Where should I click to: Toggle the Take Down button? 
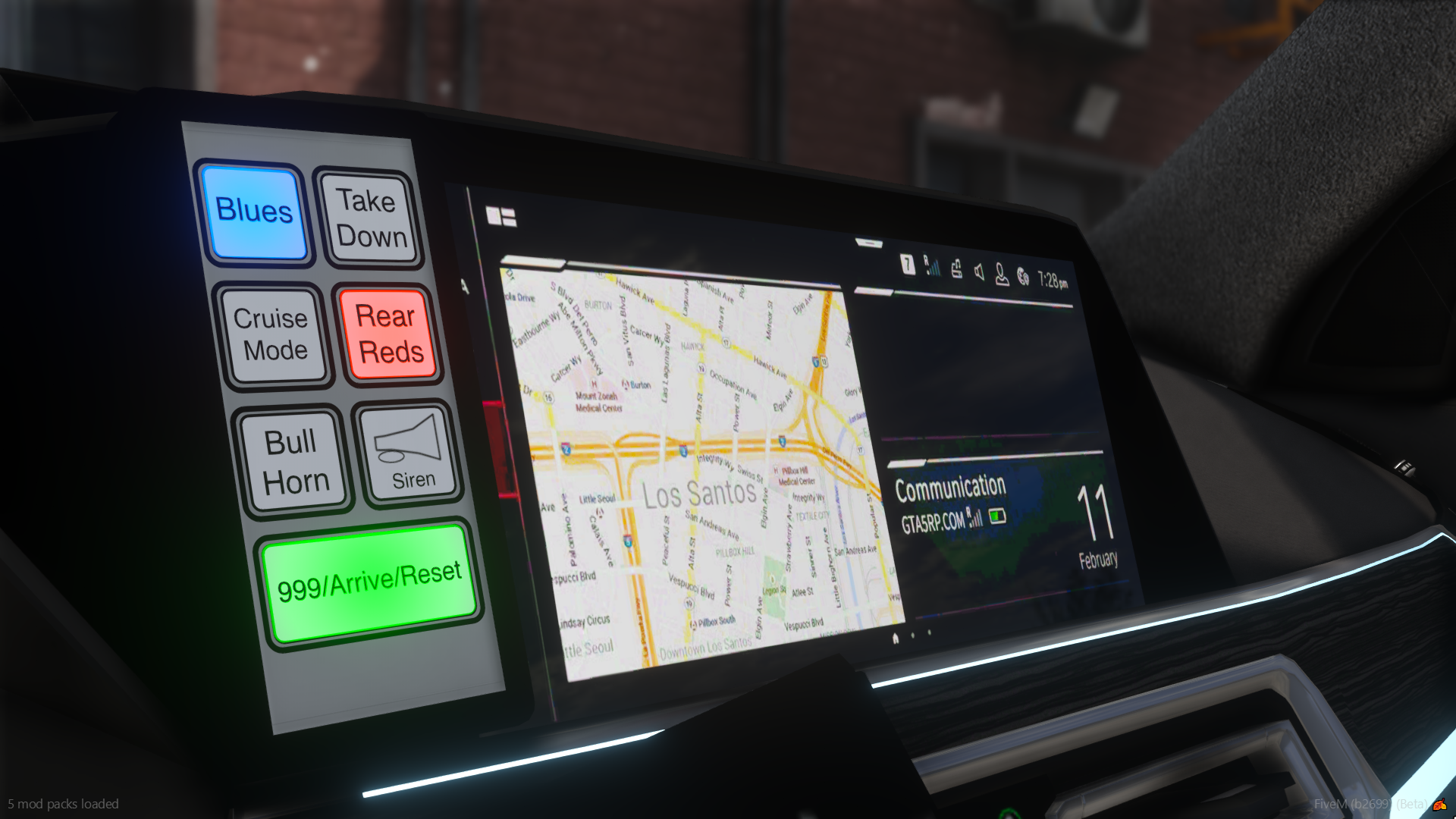point(369,218)
